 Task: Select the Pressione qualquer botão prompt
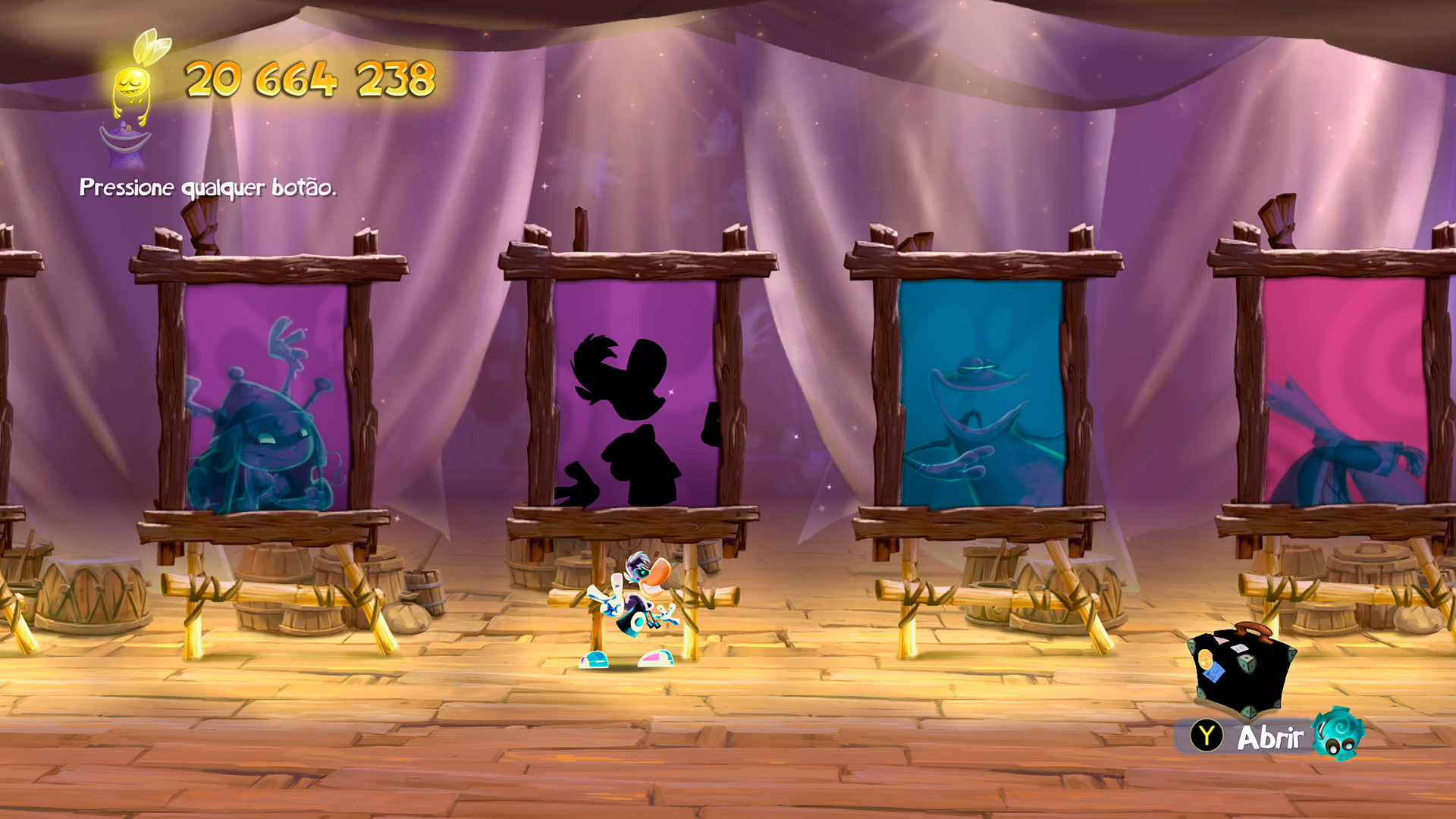click(207, 187)
